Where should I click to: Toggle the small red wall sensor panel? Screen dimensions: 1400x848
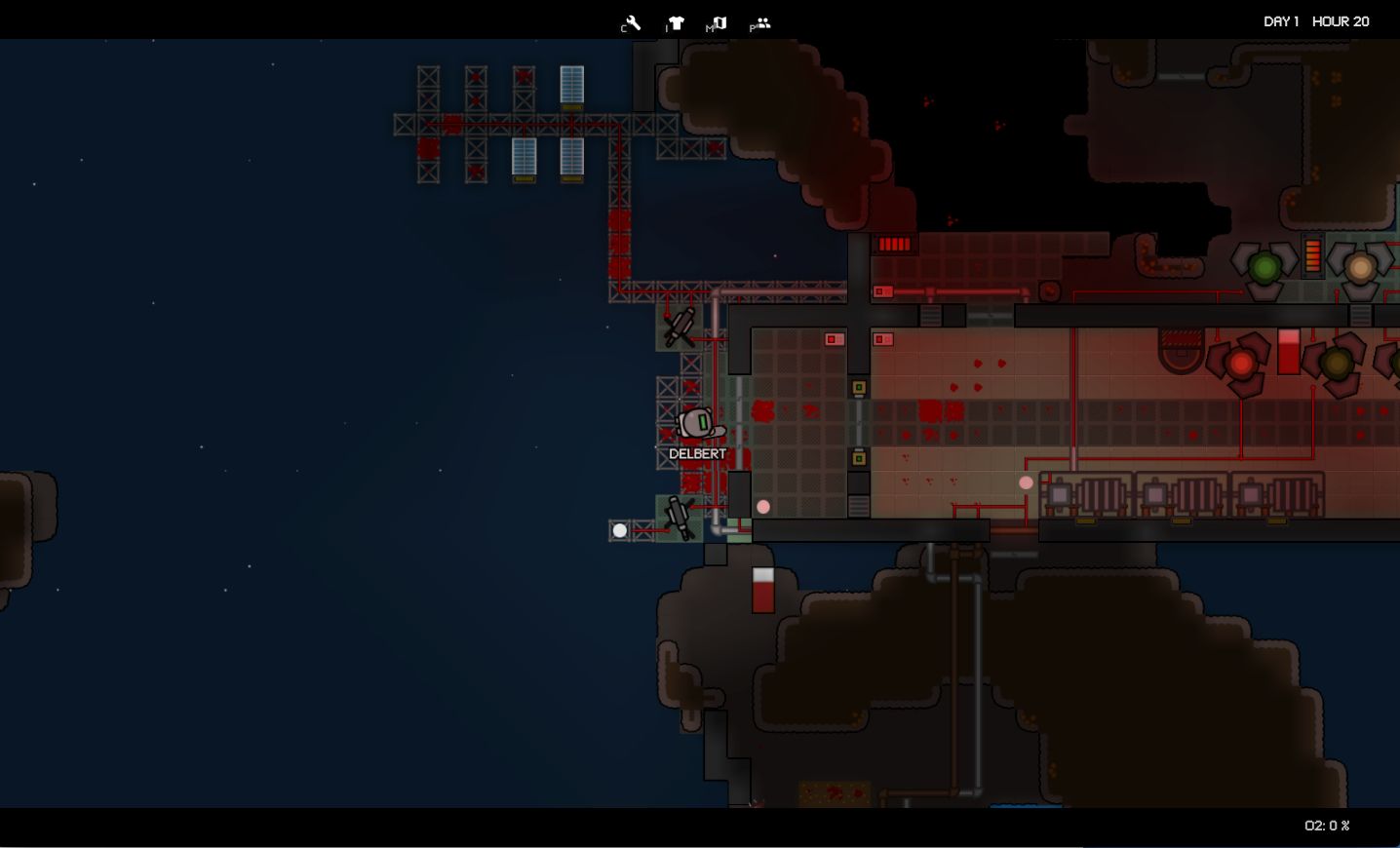(882, 289)
